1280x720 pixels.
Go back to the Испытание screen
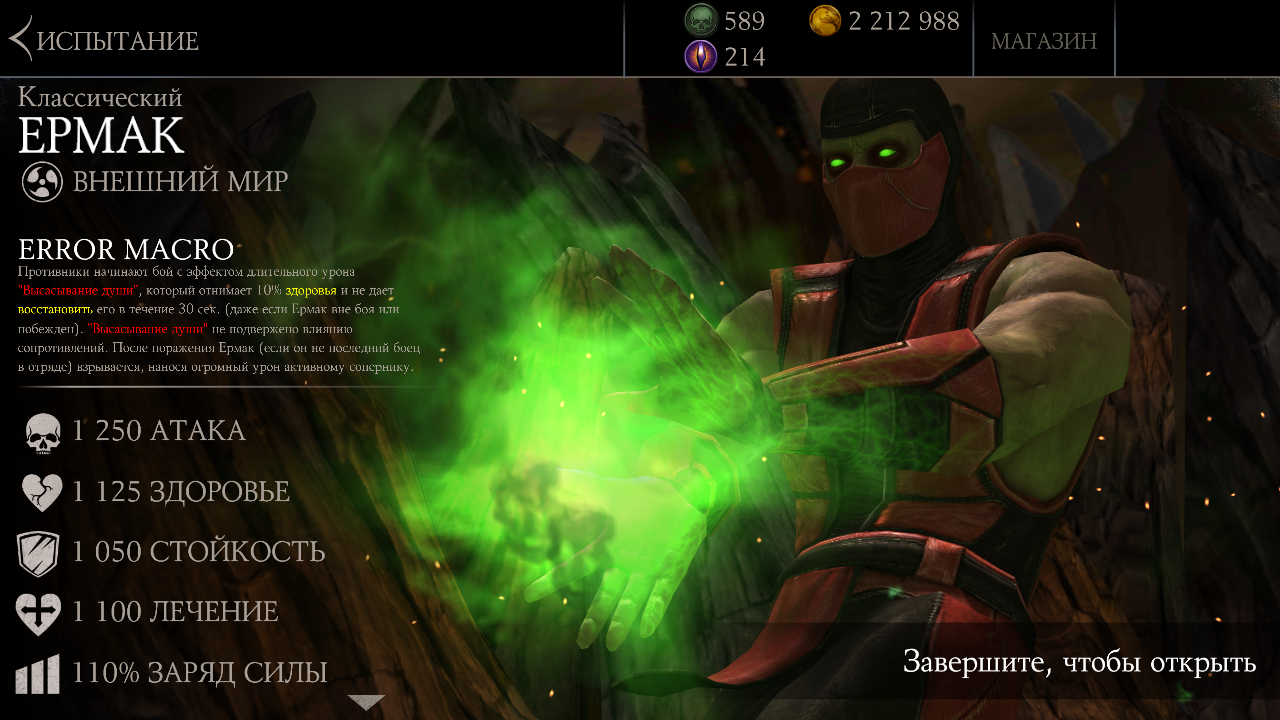(x=104, y=40)
